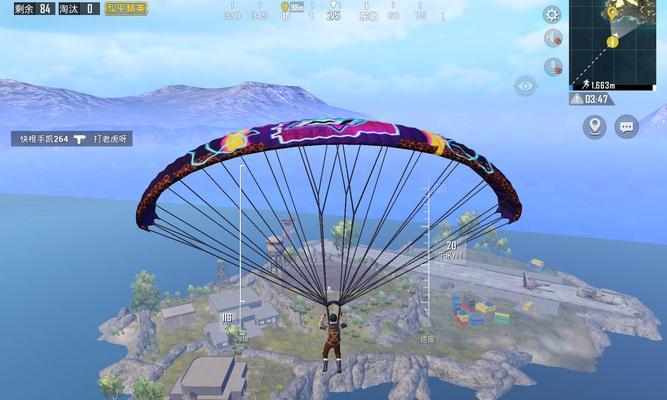Tap the eye spectate view icon

point(526,86)
